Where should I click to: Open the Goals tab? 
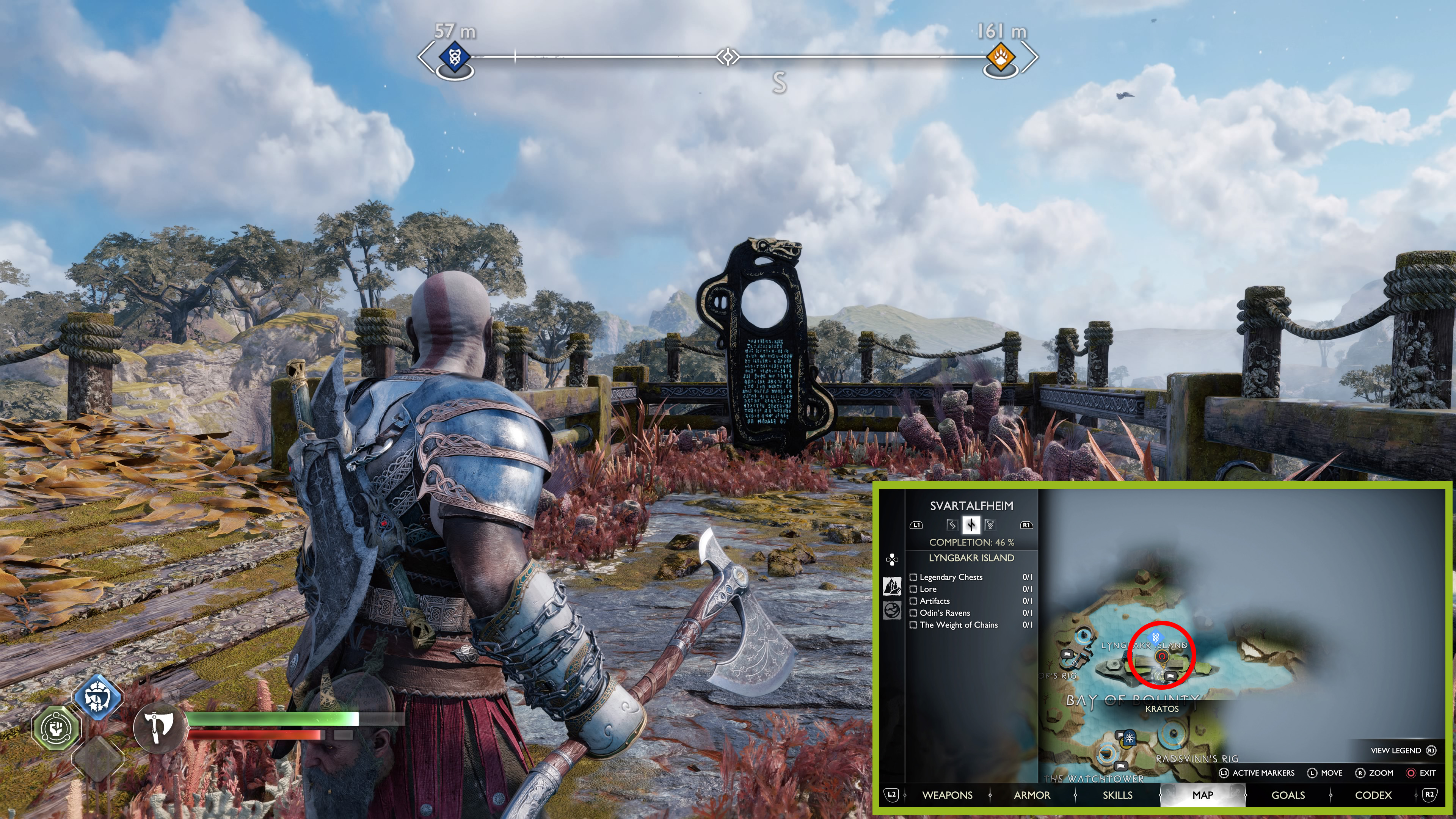pos(1288,795)
